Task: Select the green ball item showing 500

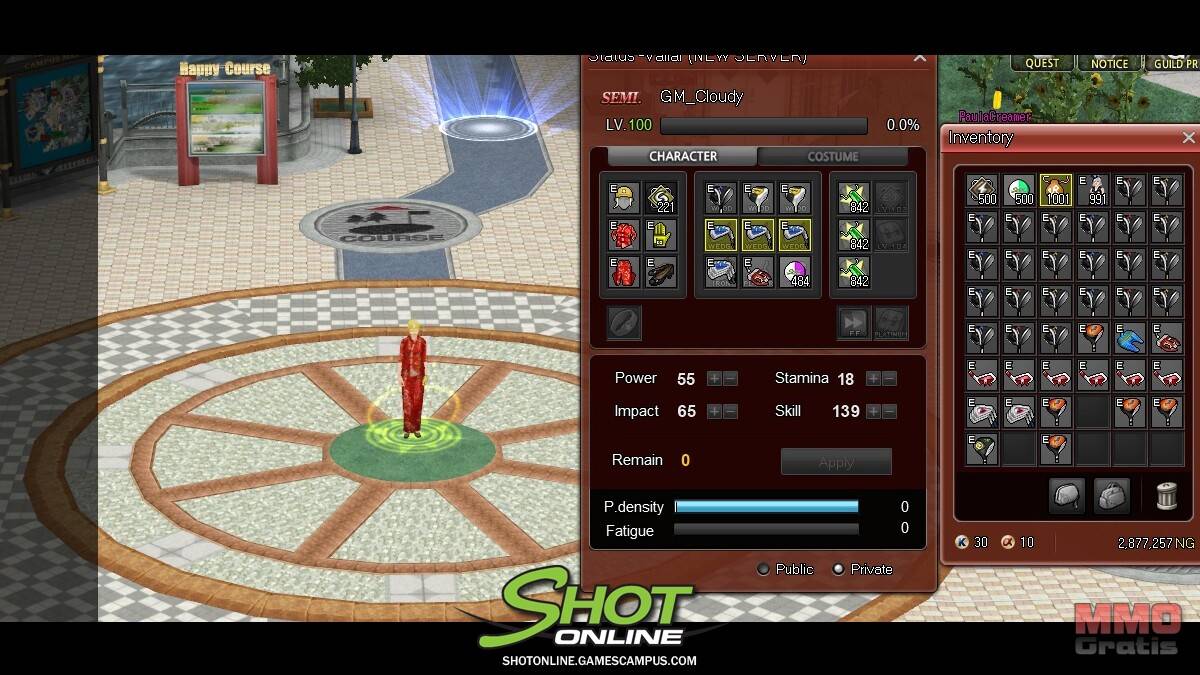Action: pyautogui.click(x=1019, y=190)
